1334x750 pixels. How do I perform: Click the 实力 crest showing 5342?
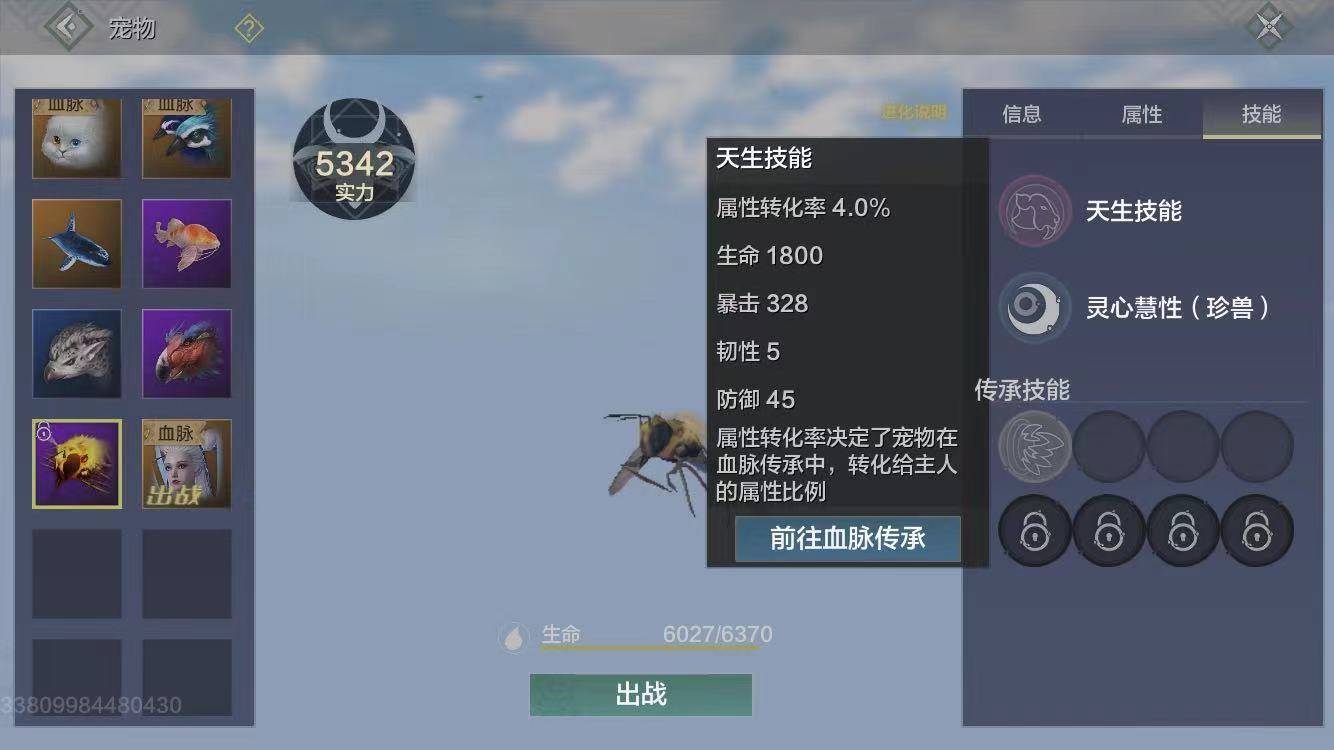pos(353,160)
